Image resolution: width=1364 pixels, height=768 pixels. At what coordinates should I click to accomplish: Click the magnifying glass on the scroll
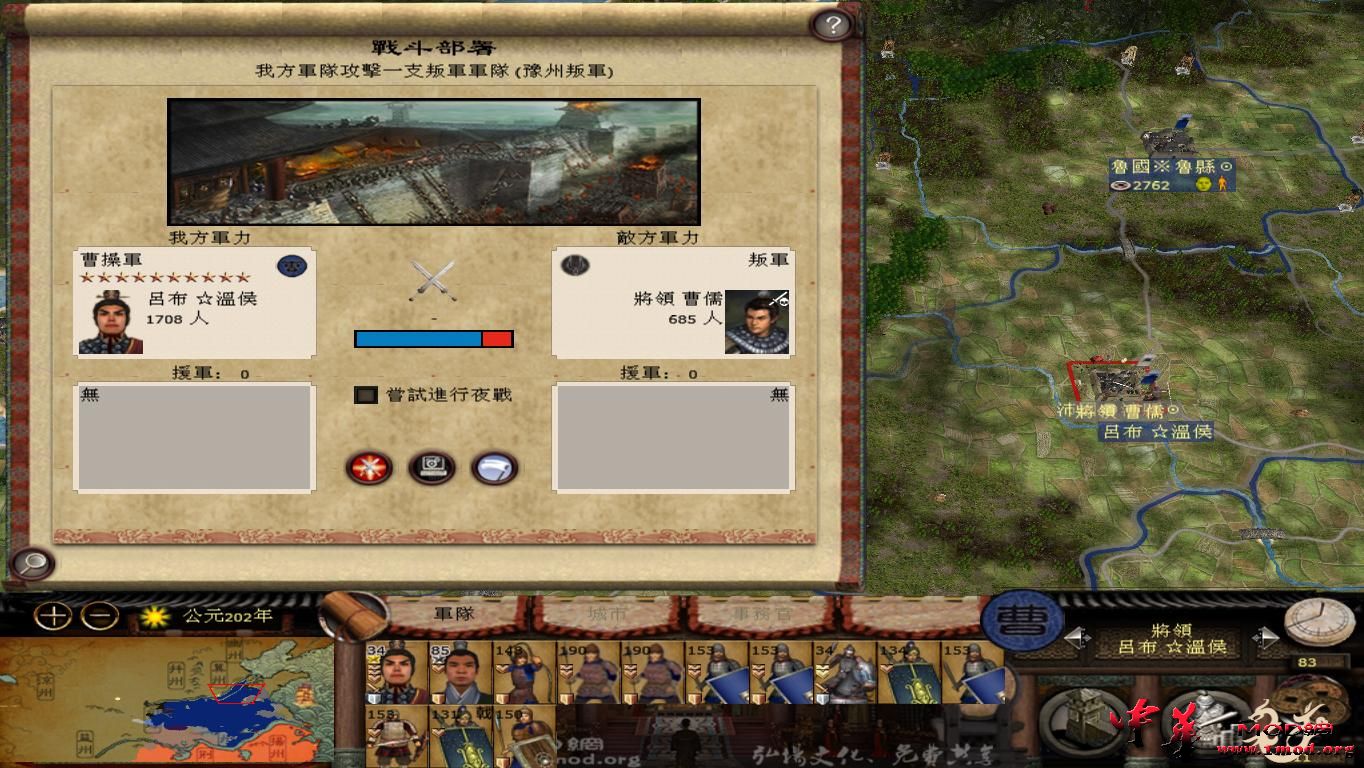pyautogui.click(x=32, y=565)
